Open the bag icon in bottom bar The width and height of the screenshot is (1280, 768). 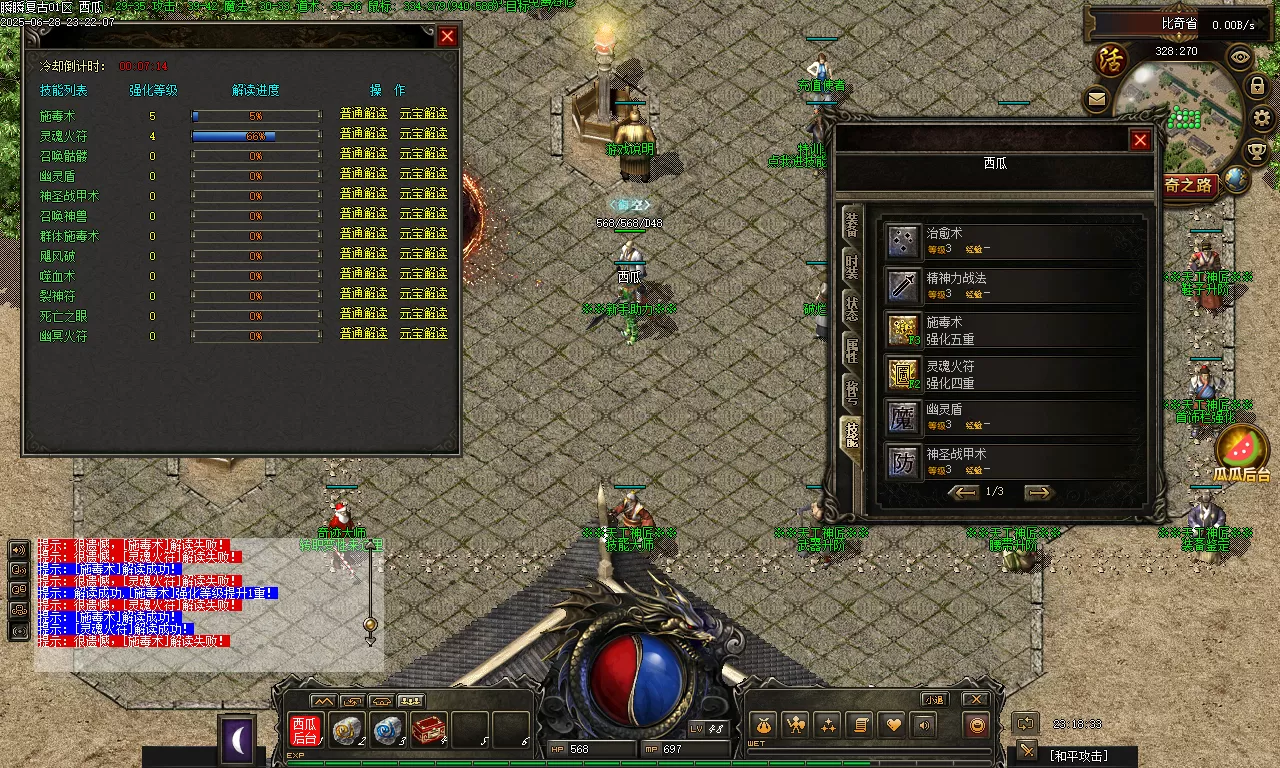[x=765, y=725]
